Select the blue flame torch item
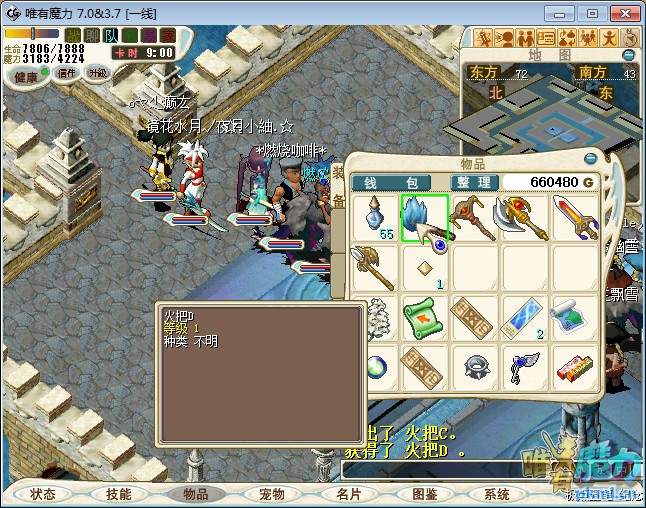This screenshot has height=508, width=646. click(424, 217)
